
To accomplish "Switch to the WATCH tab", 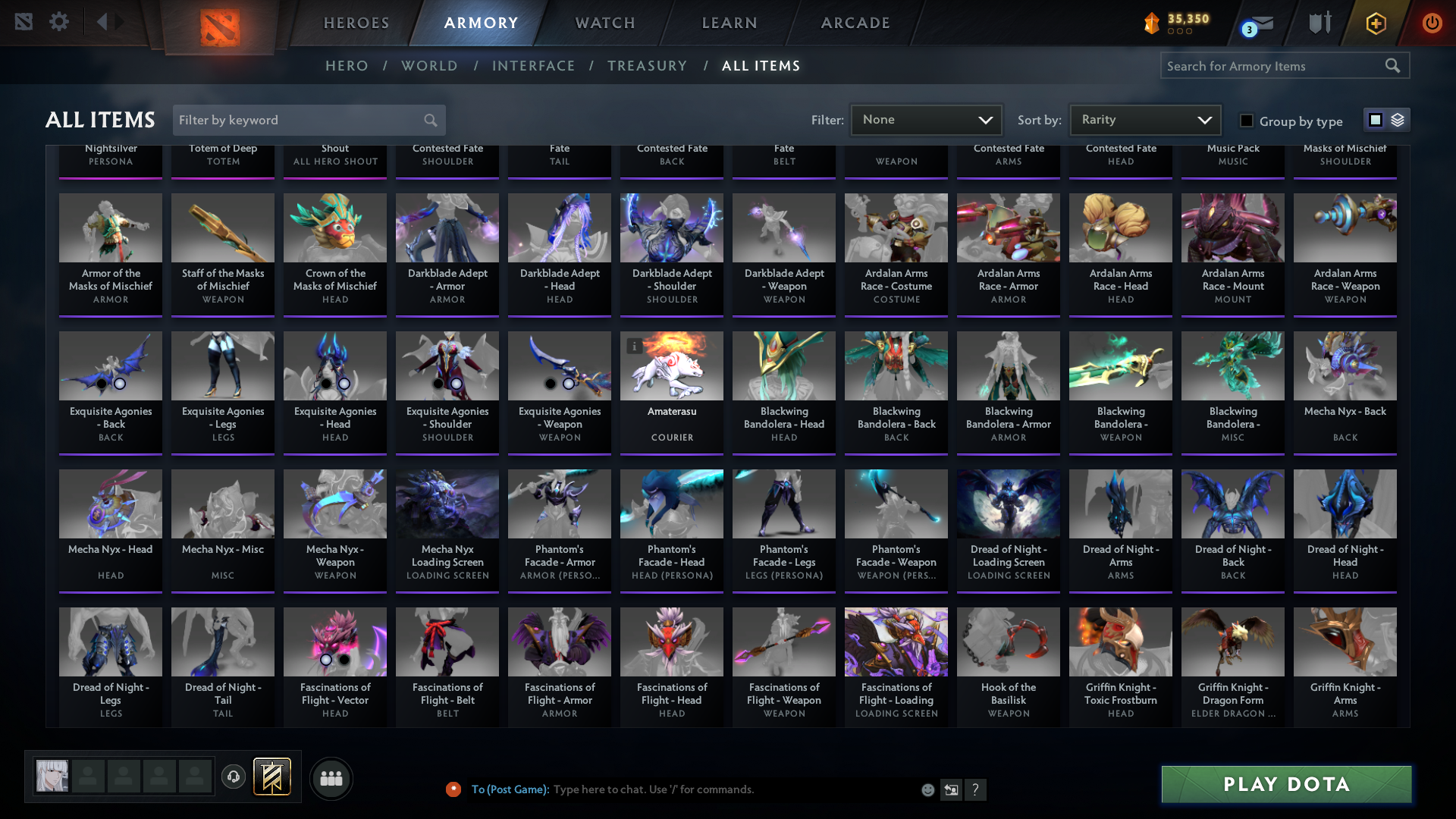I will tap(604, 23).
